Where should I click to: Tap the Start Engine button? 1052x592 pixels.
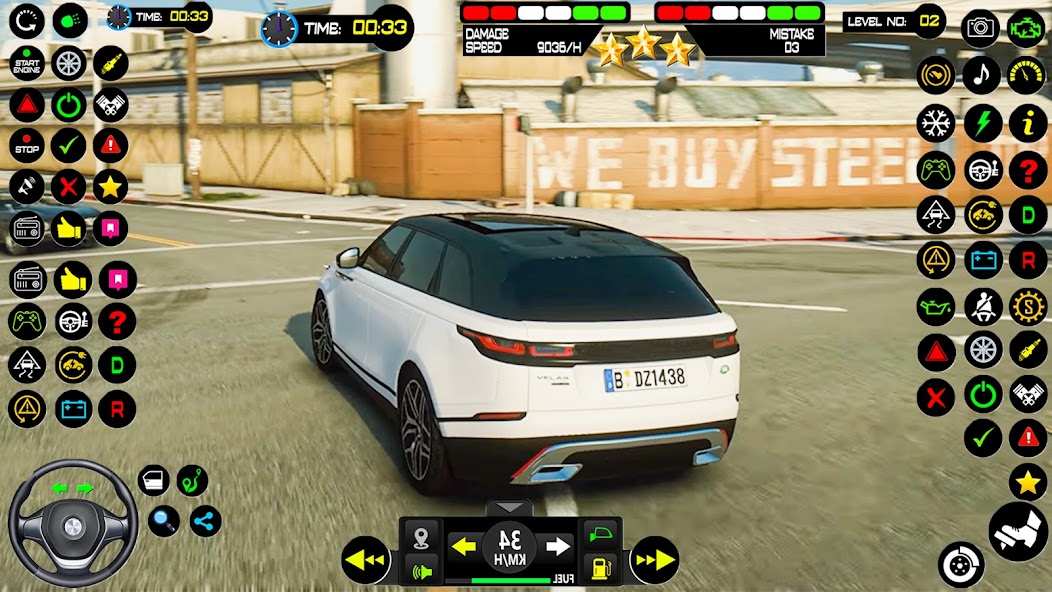[27, 63]
